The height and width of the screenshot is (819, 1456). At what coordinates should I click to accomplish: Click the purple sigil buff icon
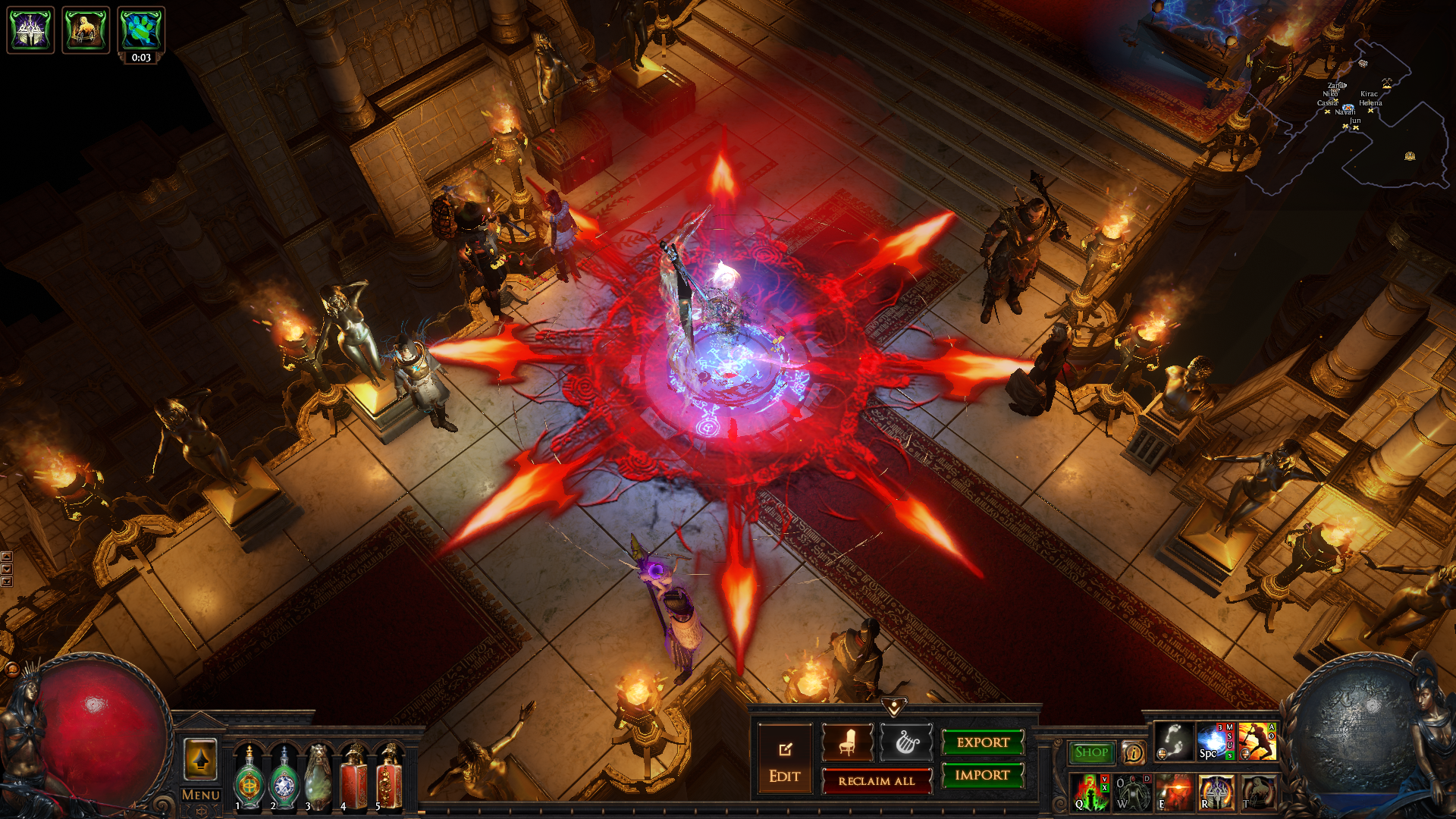[30, 30]
